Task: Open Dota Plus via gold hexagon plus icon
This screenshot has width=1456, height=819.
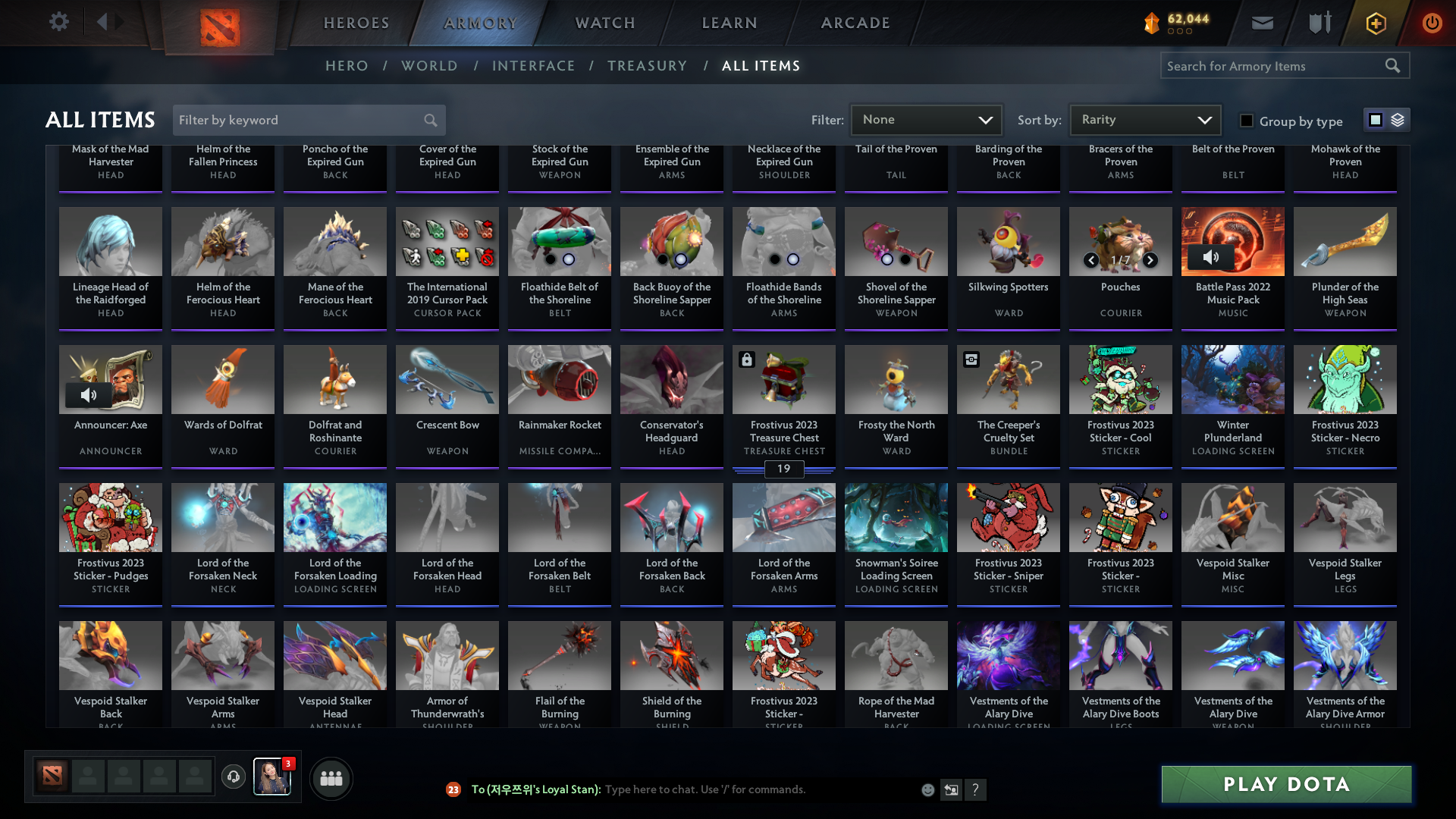Action: pyautogui.click(x=1375, y=23)
